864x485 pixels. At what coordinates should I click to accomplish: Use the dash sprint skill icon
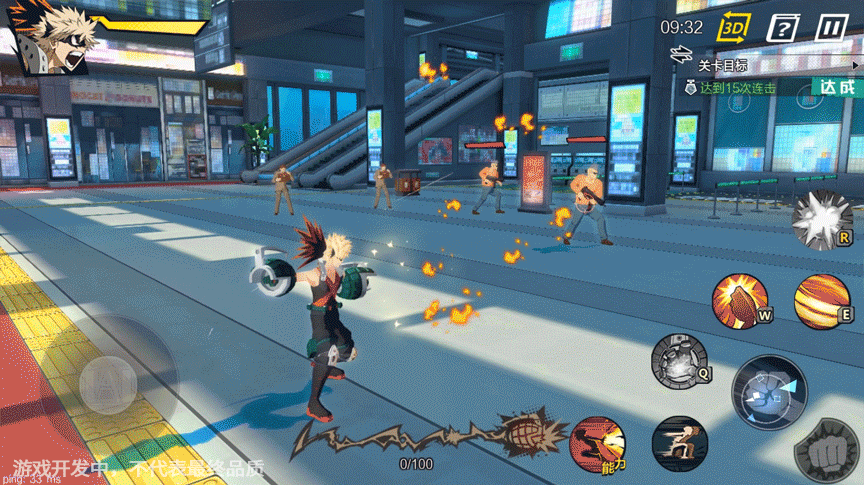tap(679, 444)
